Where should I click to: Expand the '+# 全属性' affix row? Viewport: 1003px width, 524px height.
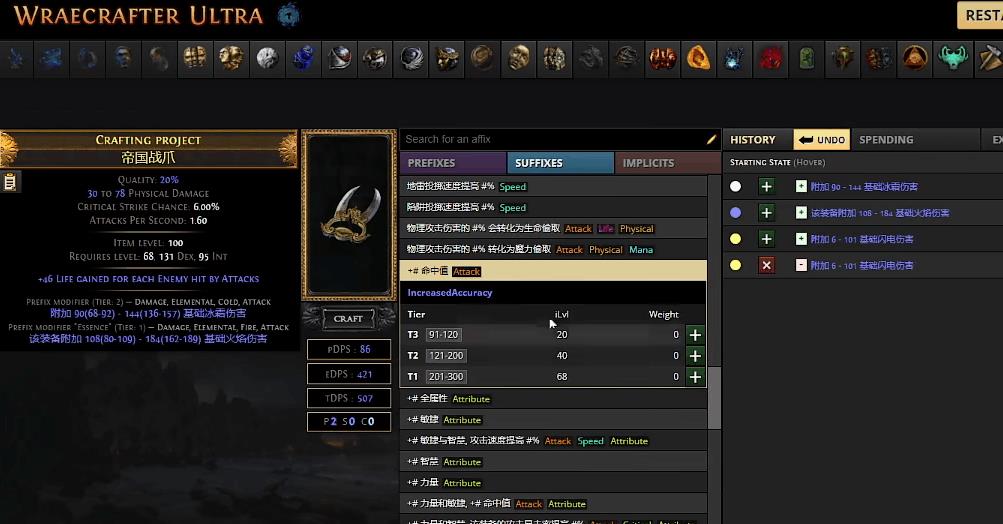click(x=553, y=399)
